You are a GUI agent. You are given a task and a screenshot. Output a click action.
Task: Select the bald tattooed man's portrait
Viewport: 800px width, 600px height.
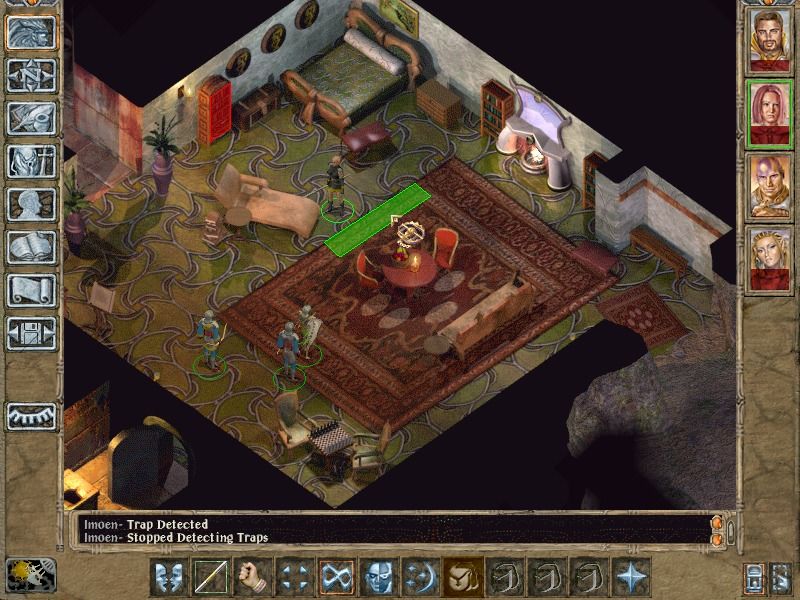pyautogui.click(x=769, y=186)
